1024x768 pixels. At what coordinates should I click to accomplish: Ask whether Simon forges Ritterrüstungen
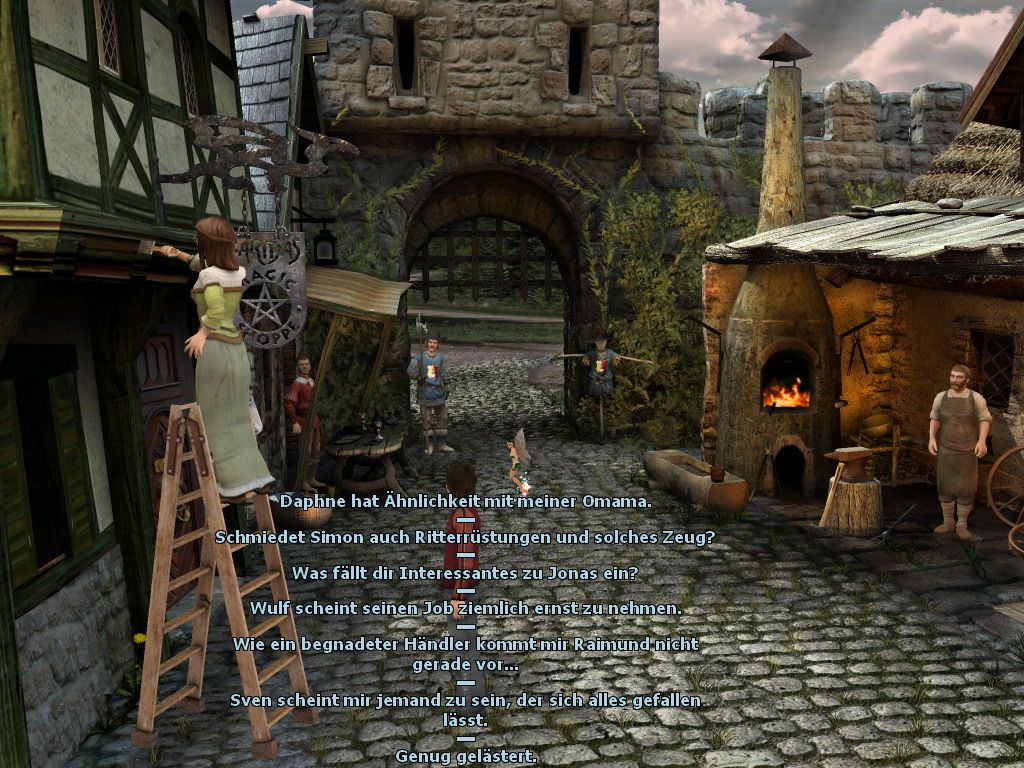[x=465, y=537]
